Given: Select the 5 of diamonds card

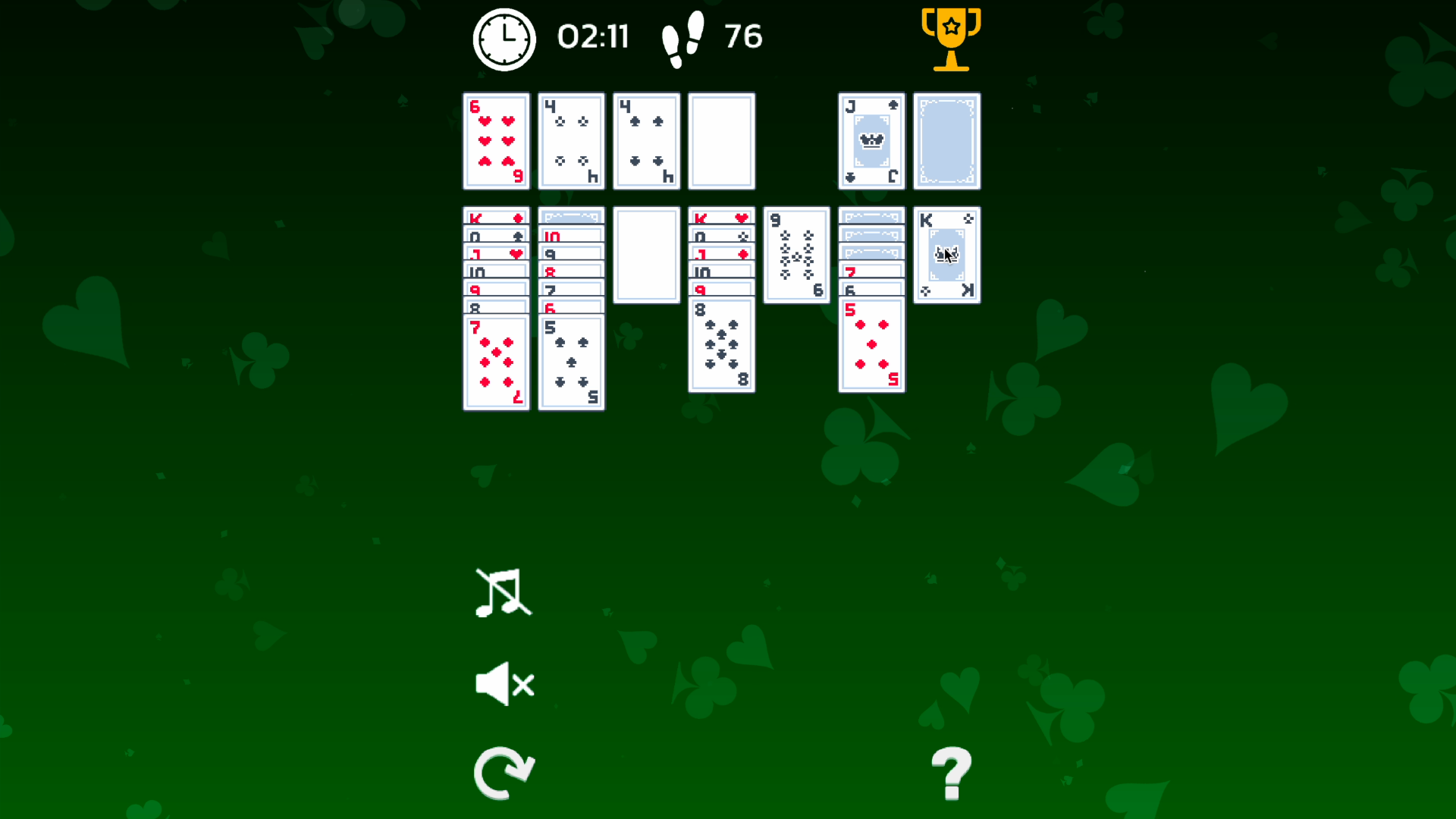Looking at the screenshot, I should (871, 345).
